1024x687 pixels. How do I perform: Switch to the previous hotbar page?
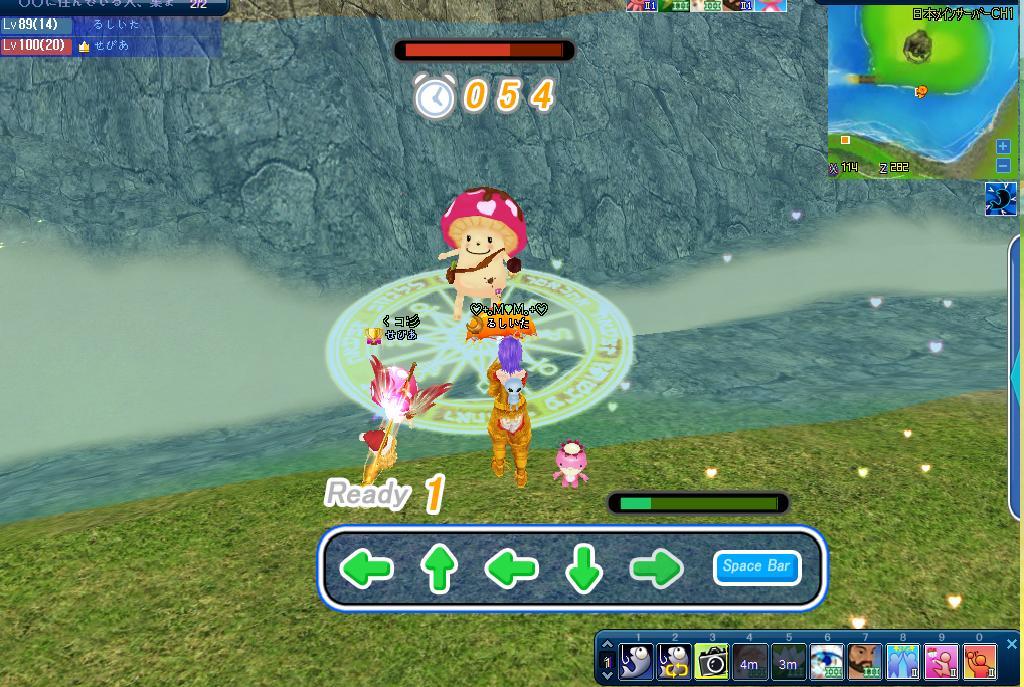(606, 646)
